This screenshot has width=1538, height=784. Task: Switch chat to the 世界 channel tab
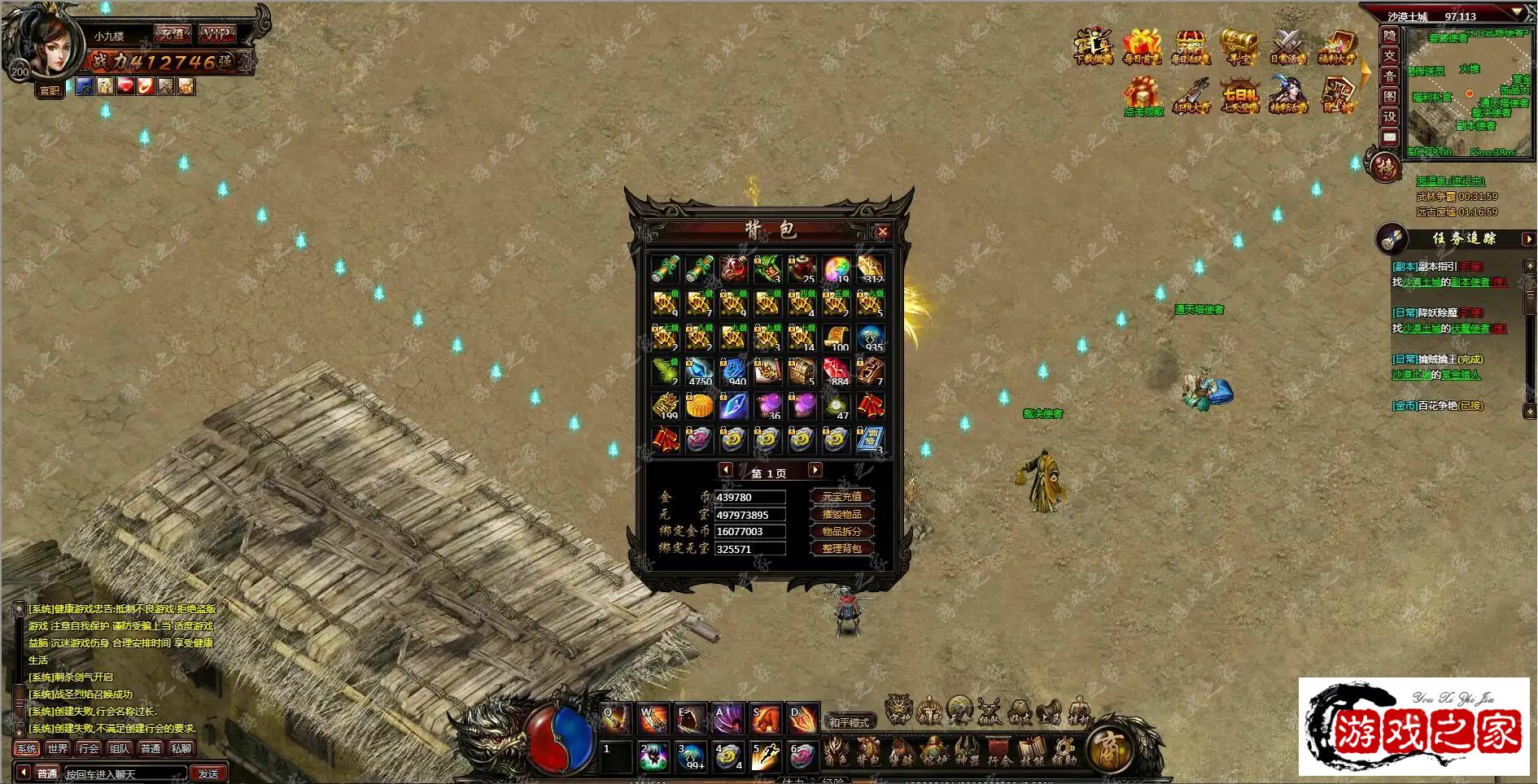tap(57, 748)
